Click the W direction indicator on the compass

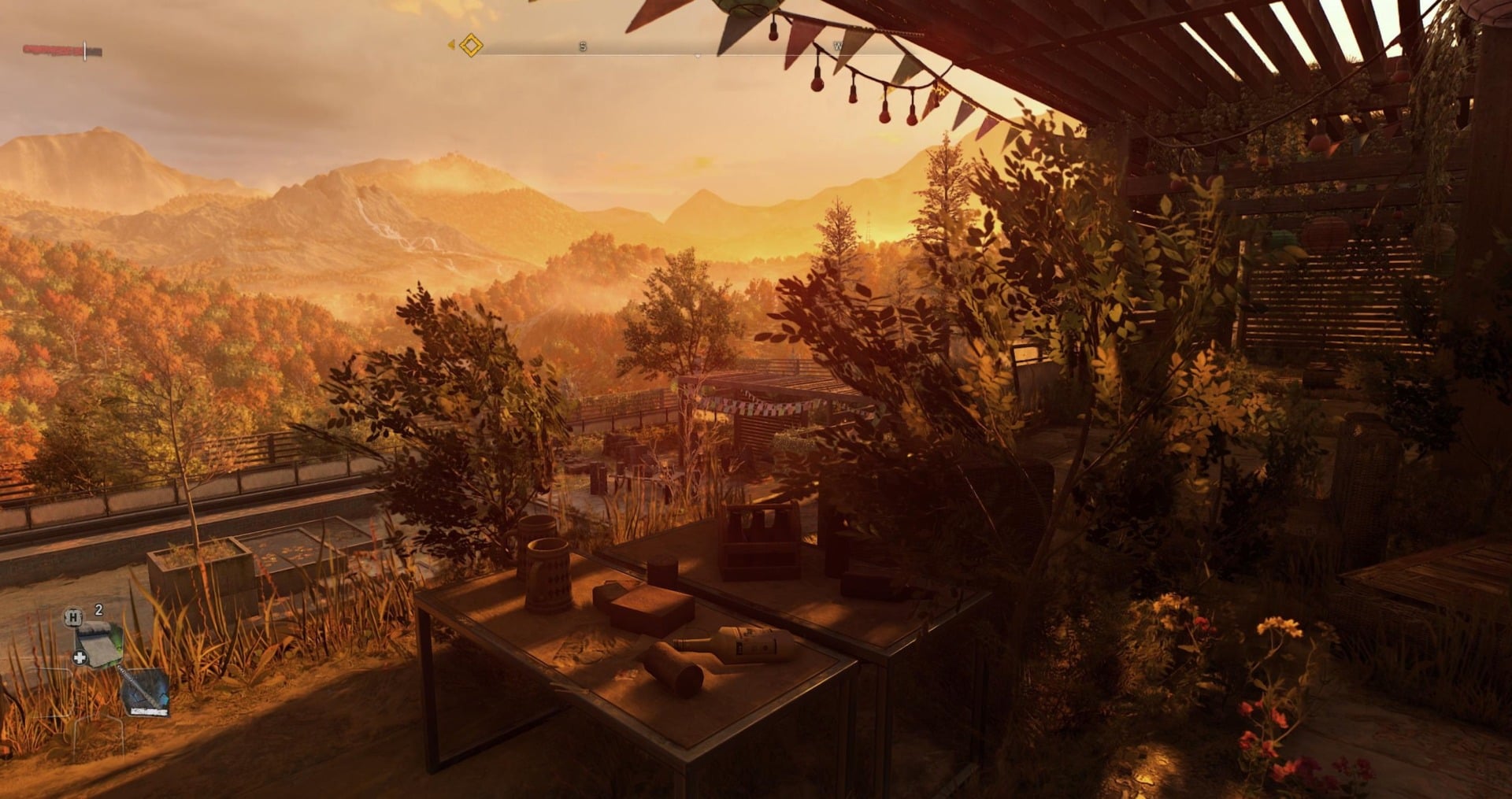[x=839, y=46]
